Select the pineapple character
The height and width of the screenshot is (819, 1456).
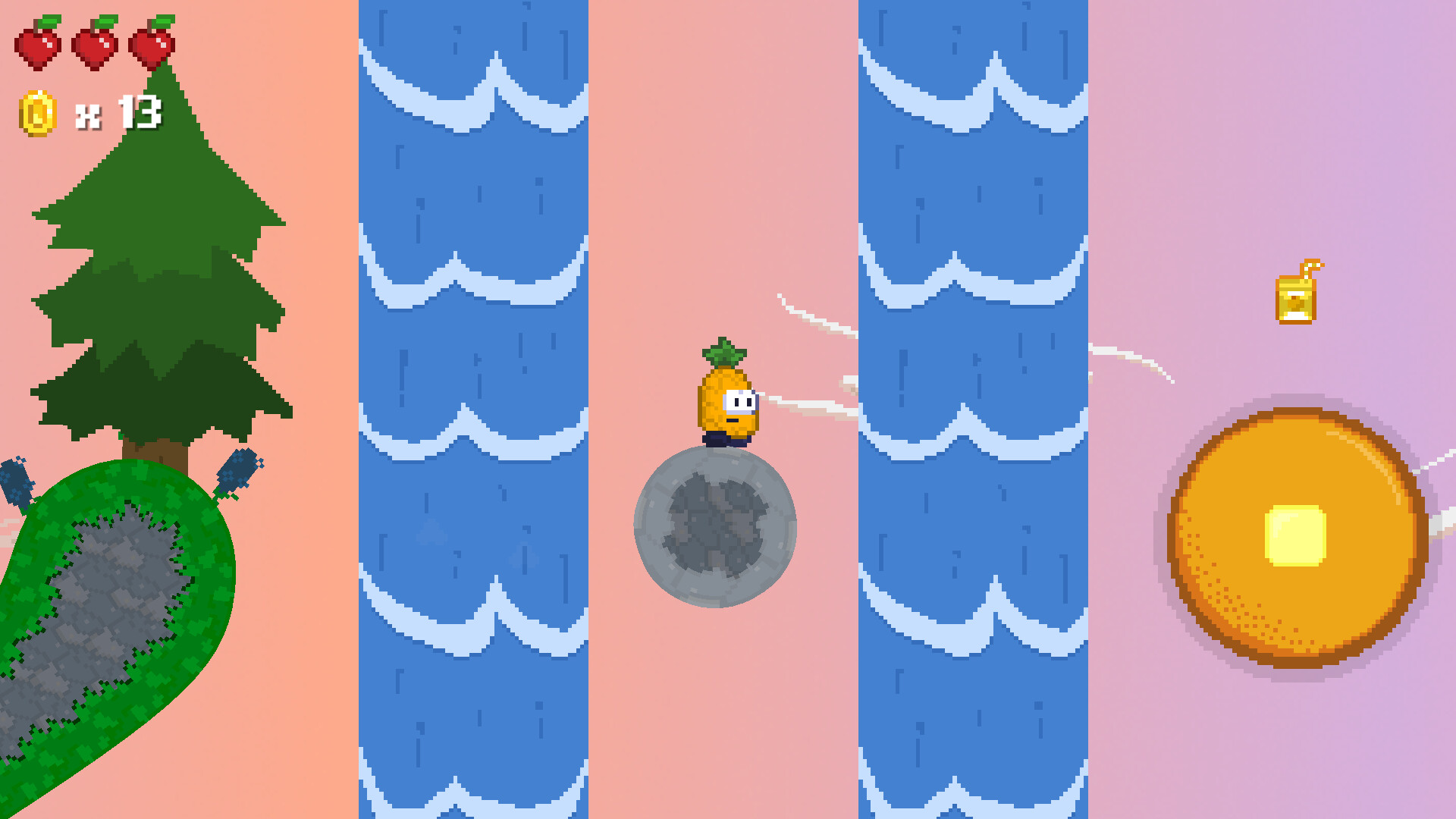pyautogui.click(x=726, y=400)
